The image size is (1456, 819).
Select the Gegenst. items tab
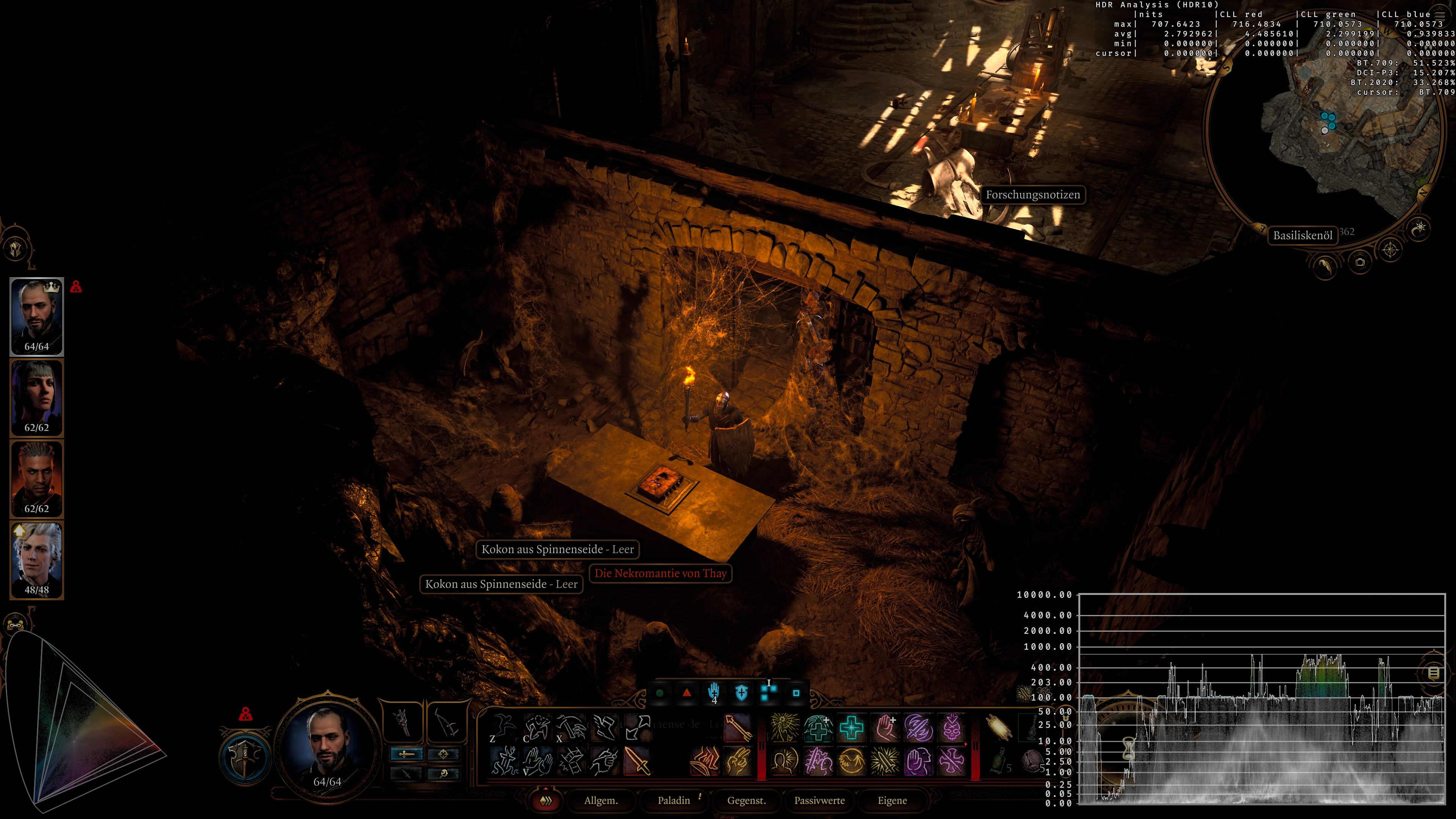(x=746, y=800)
